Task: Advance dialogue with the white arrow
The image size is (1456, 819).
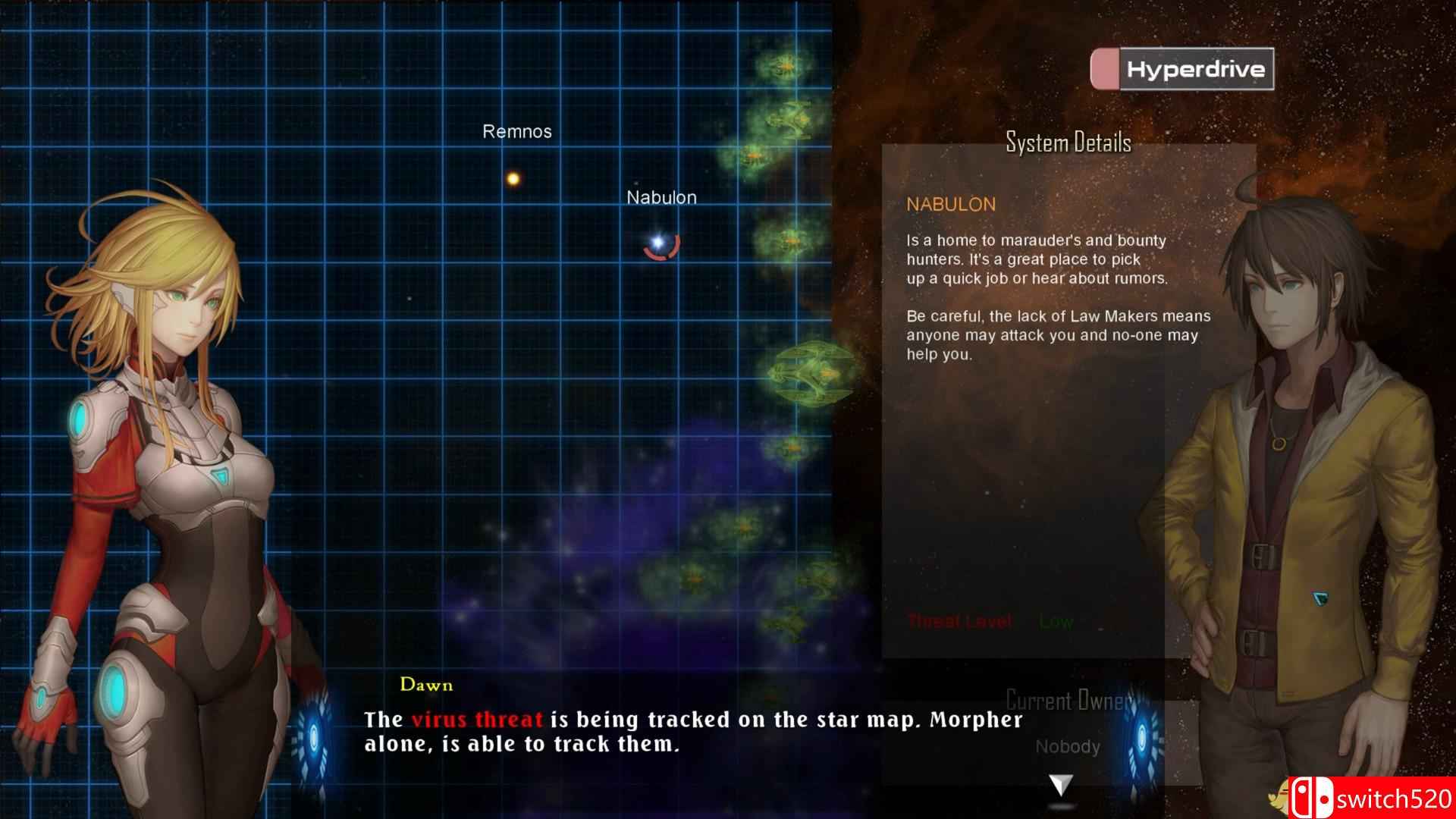Action: click(x=1060, y=785)
